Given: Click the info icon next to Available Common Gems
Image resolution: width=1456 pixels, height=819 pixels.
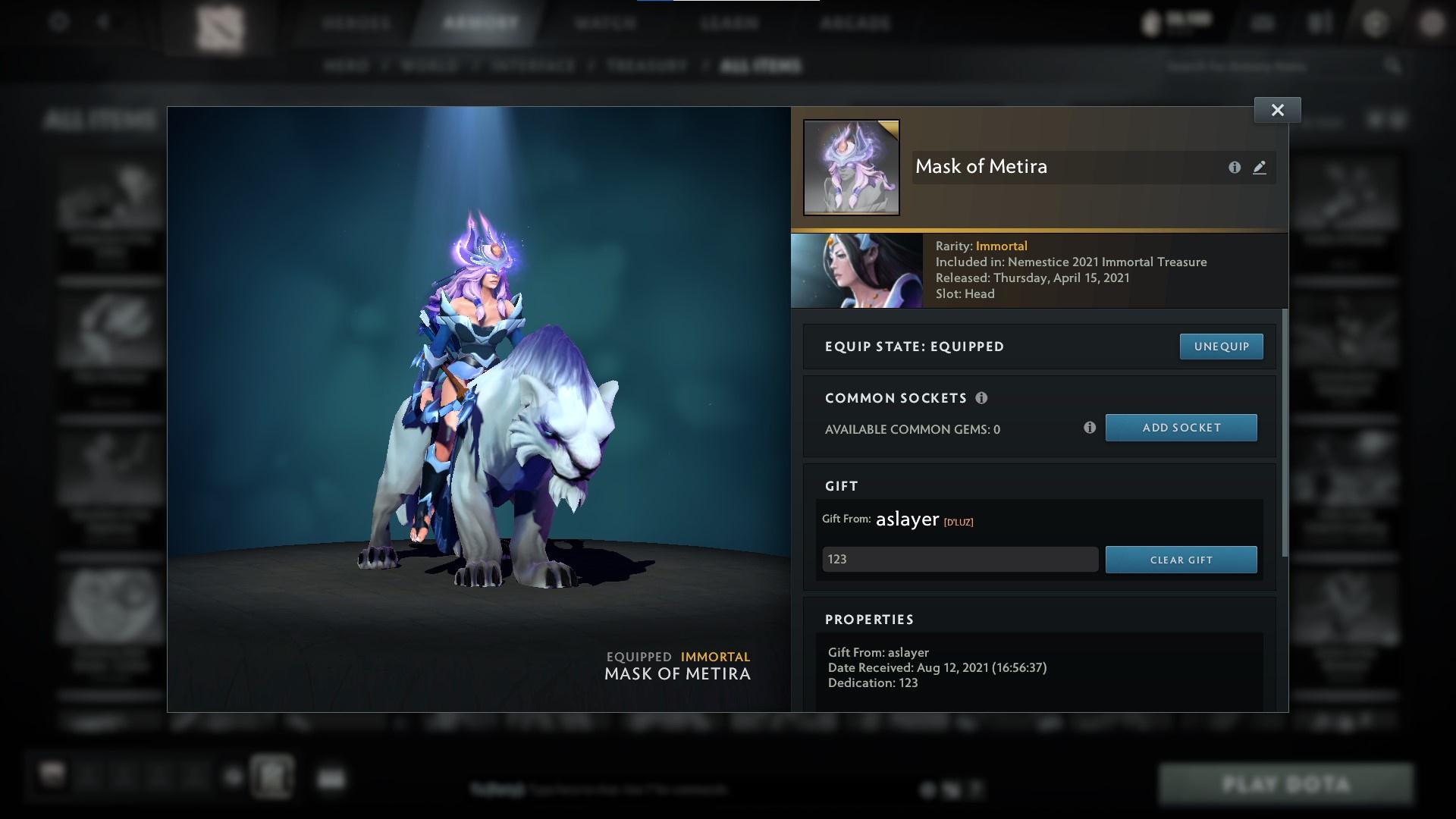Looking at the screenshot, I should (x=1090, y=428).
